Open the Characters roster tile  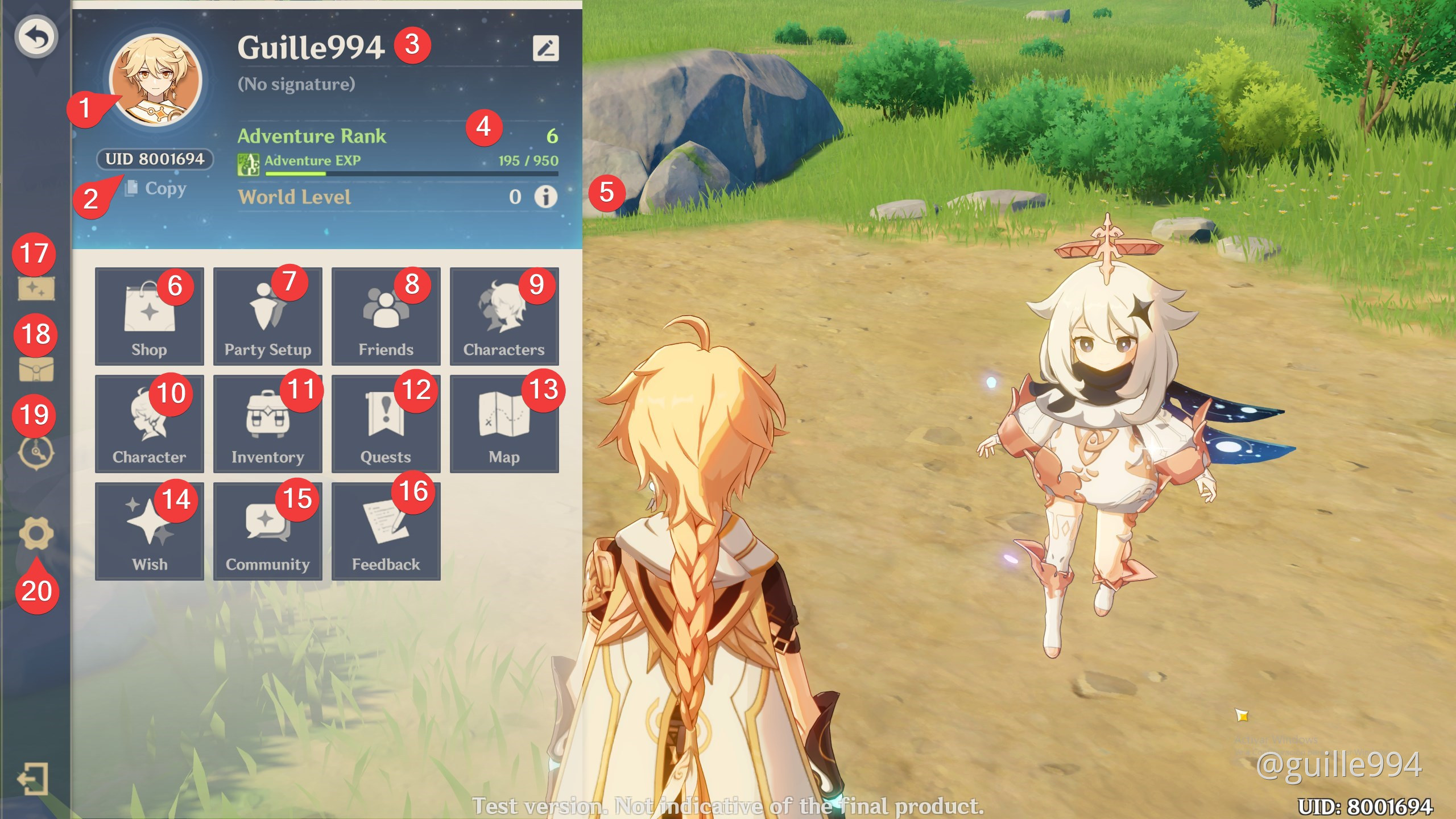coord(504,316)
